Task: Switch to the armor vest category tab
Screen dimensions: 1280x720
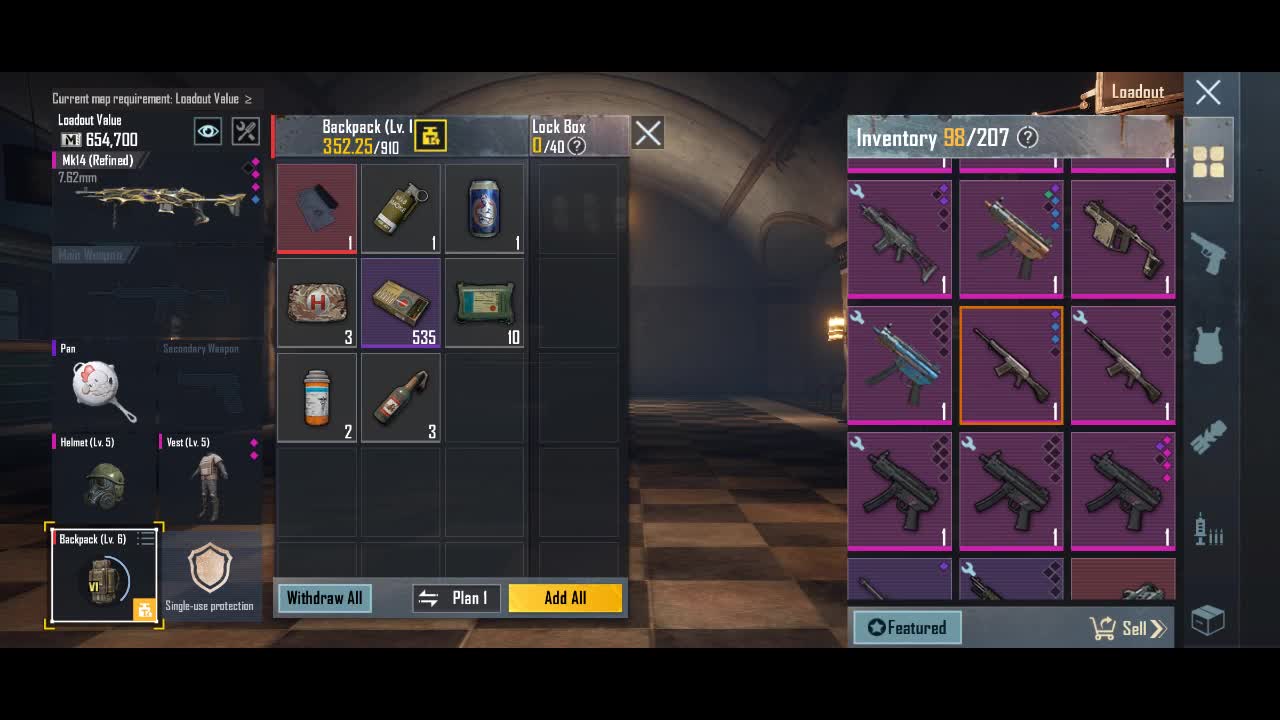Action: point(1208,346)
